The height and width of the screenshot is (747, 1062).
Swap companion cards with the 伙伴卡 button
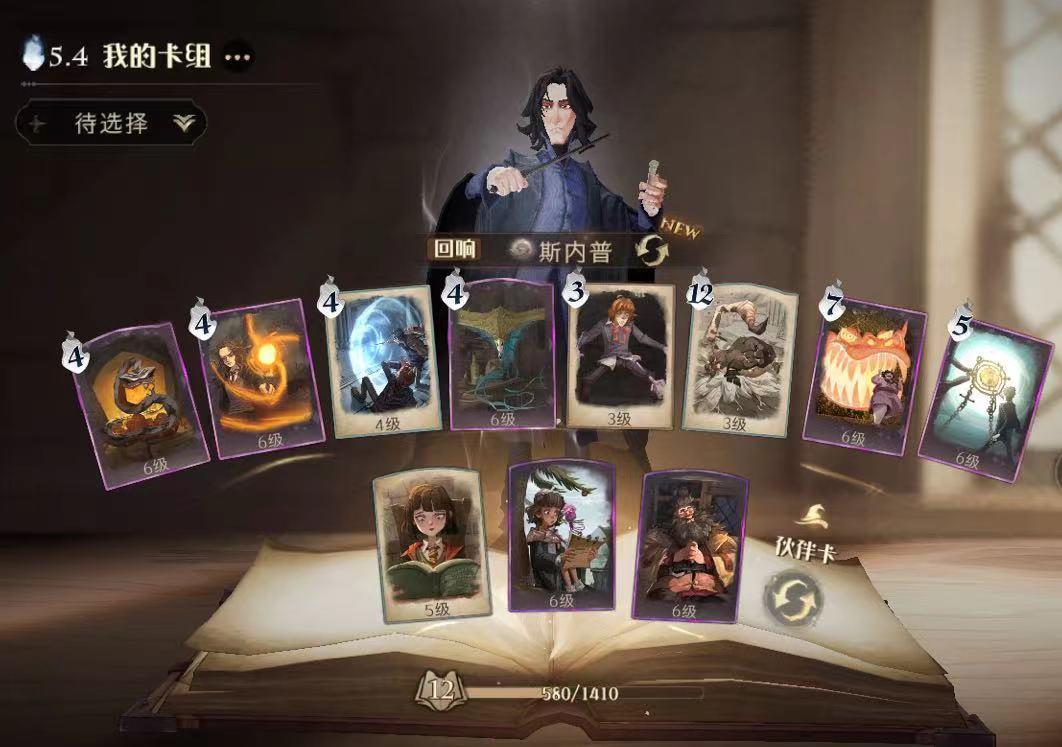click(x=792, y=597)
